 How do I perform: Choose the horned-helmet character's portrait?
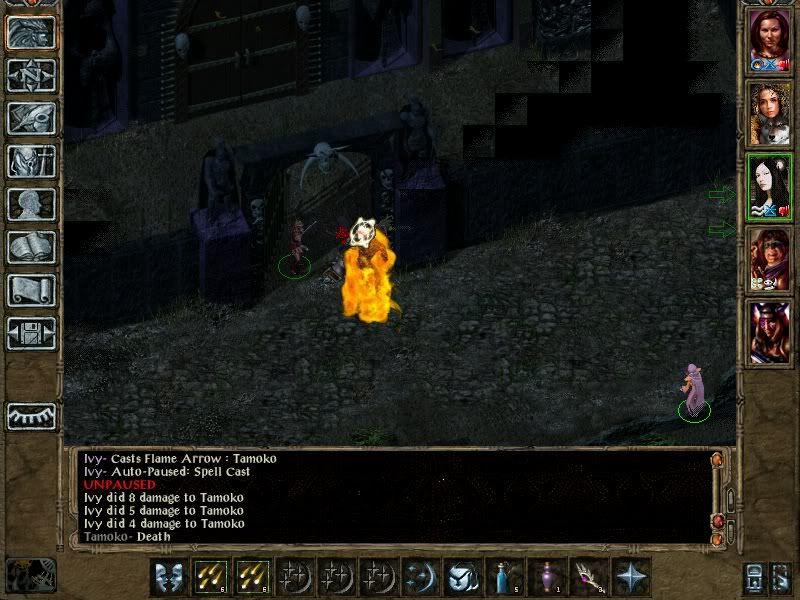[x=770, y=331]
